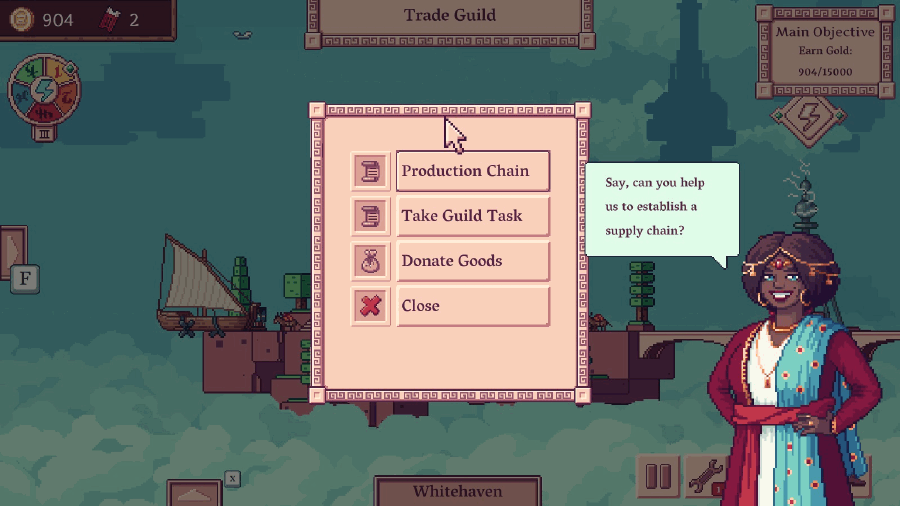The image size is (900, 506).
Task: Select Donate Goods
Action: tap(473, 261)
